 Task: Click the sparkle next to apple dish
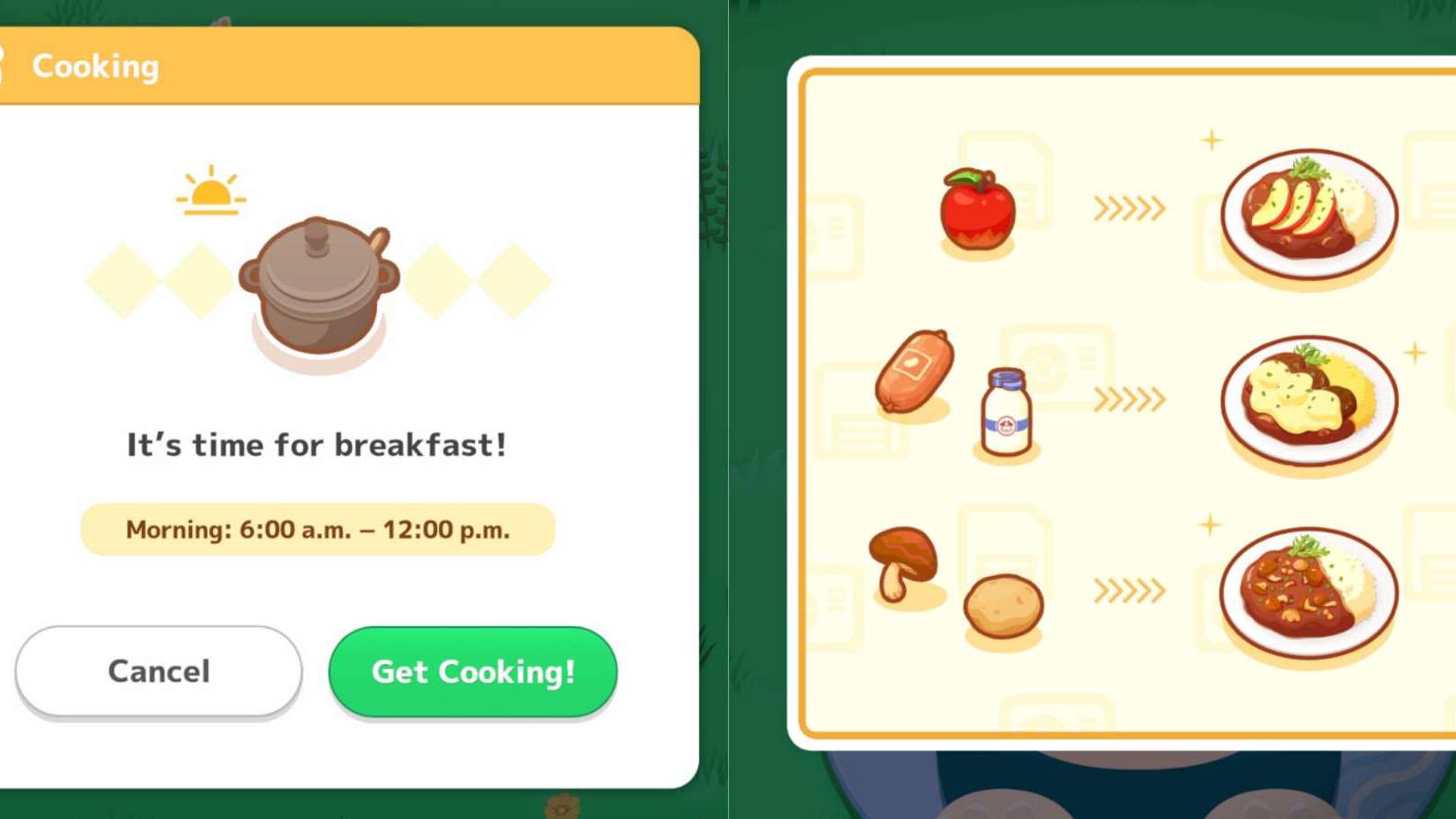[1210, 141]
